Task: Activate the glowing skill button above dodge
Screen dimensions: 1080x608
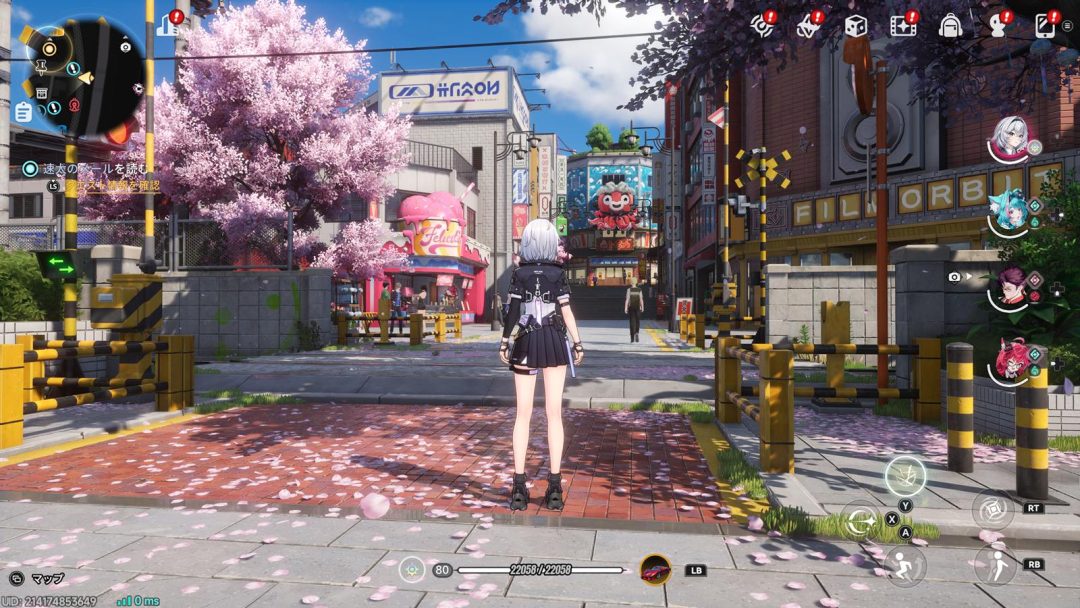Action: point(904,473)
